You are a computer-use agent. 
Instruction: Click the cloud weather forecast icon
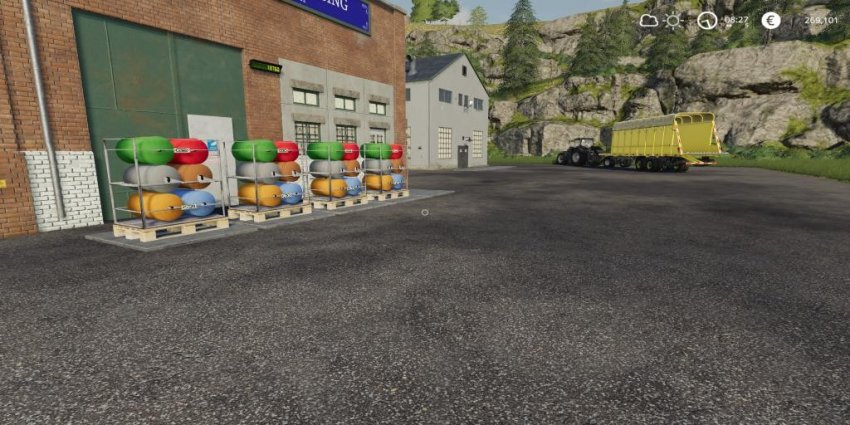pos(649,20)
